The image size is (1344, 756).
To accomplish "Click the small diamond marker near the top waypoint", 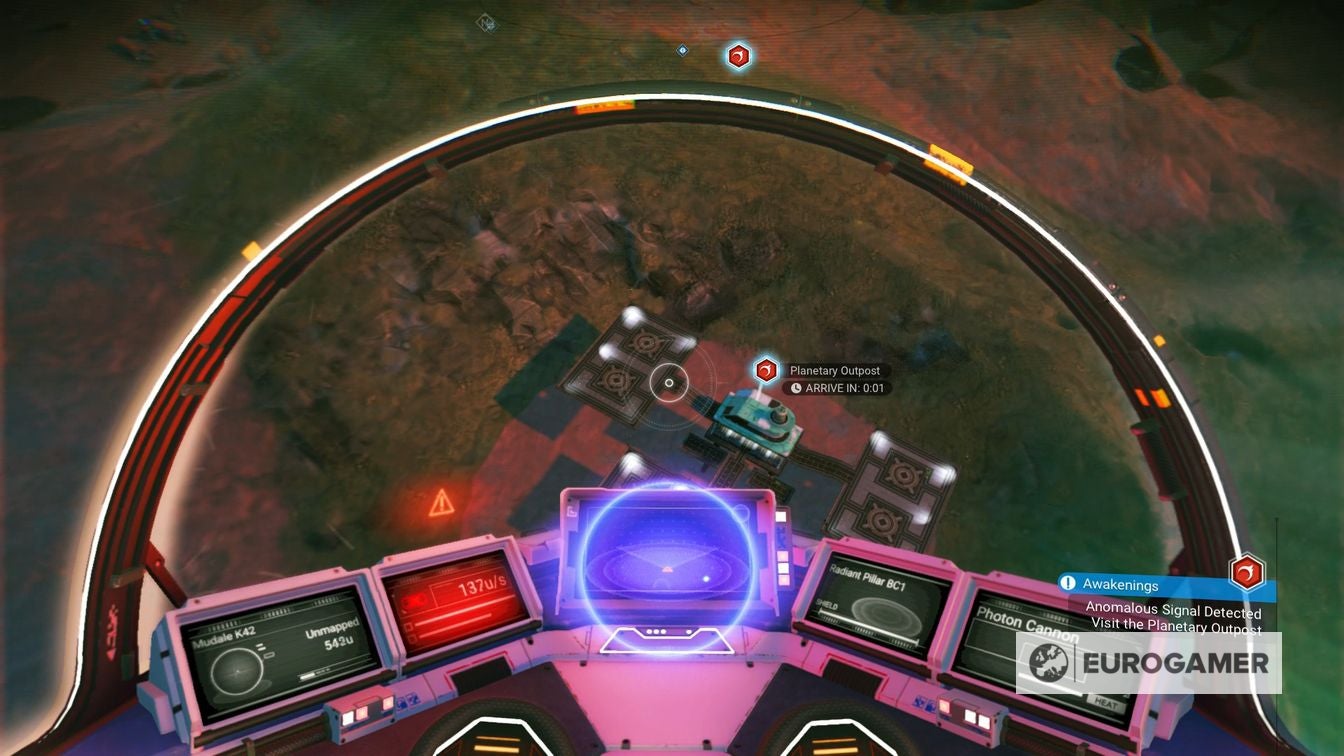I will (682, 50).
